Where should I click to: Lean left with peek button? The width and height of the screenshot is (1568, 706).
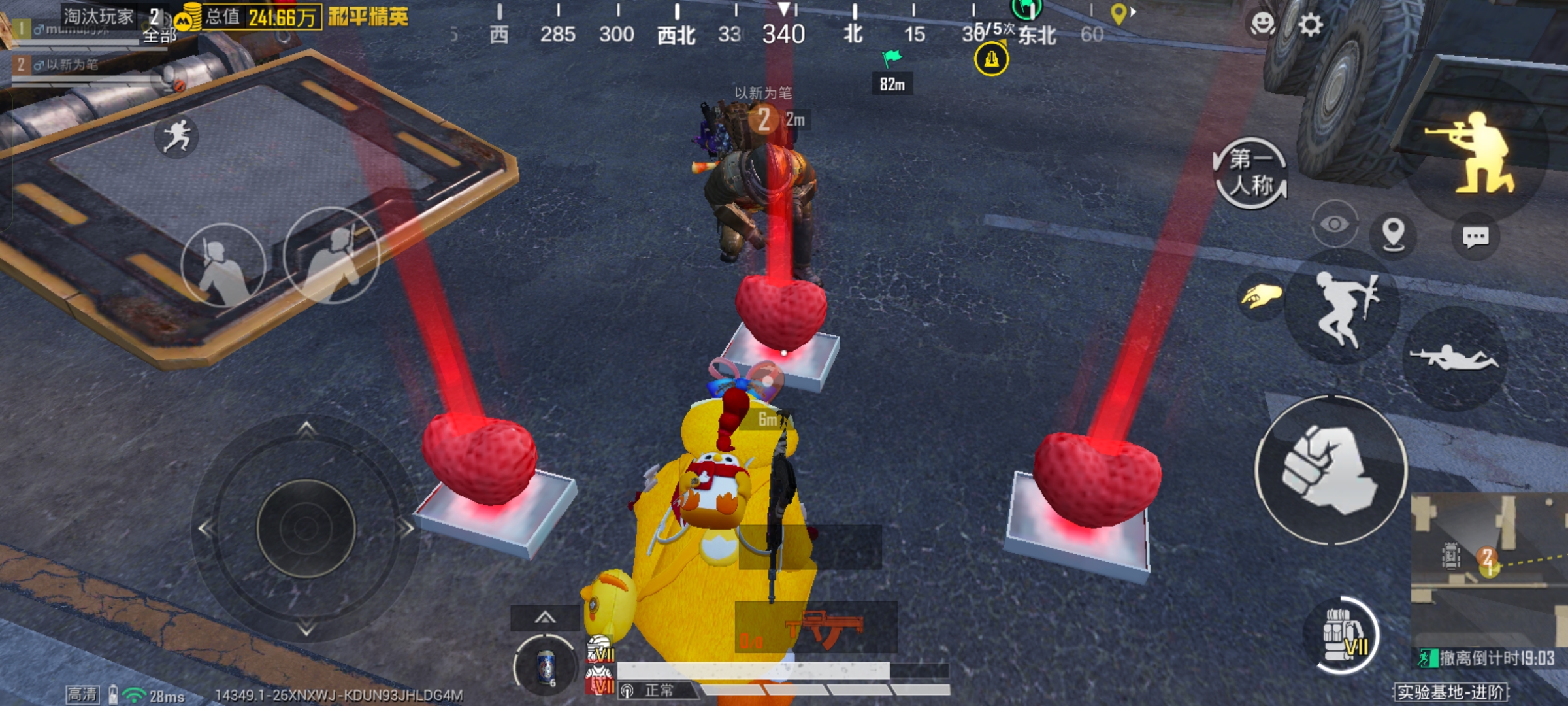point(223,265)
